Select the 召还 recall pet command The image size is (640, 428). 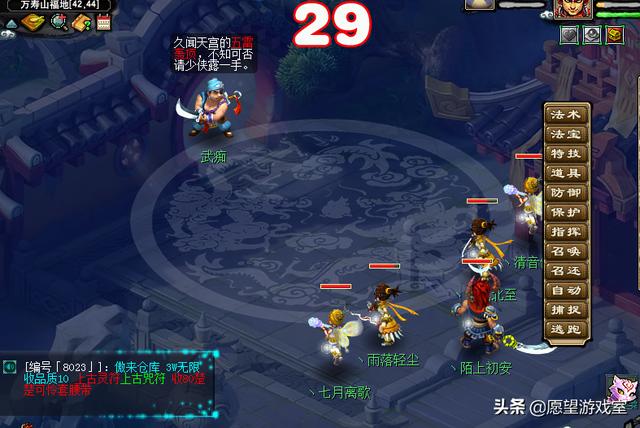pyautogui.click(x=565, y=271)
